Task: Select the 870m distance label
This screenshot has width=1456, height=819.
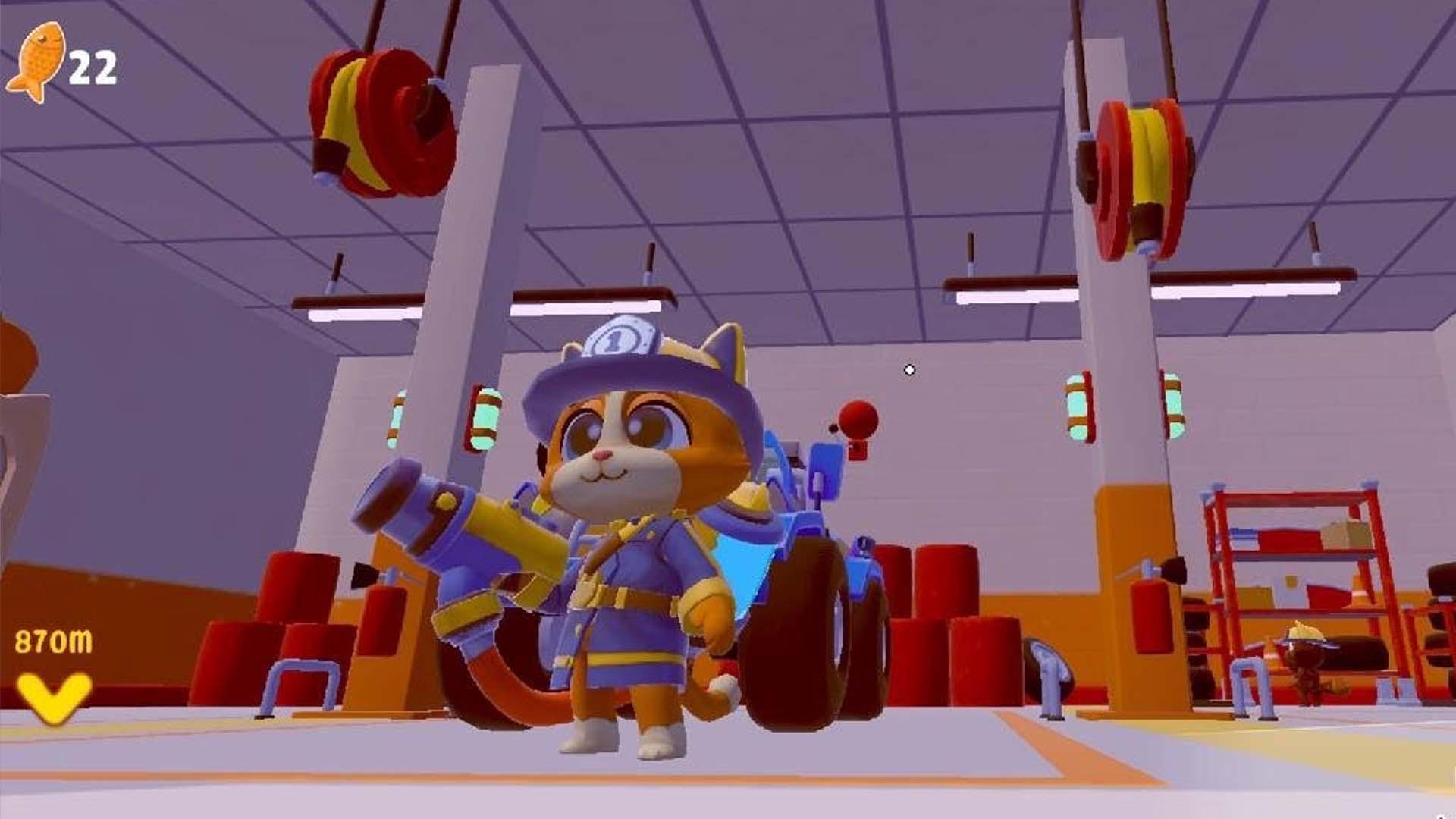Action: click(x=52, y=641)
